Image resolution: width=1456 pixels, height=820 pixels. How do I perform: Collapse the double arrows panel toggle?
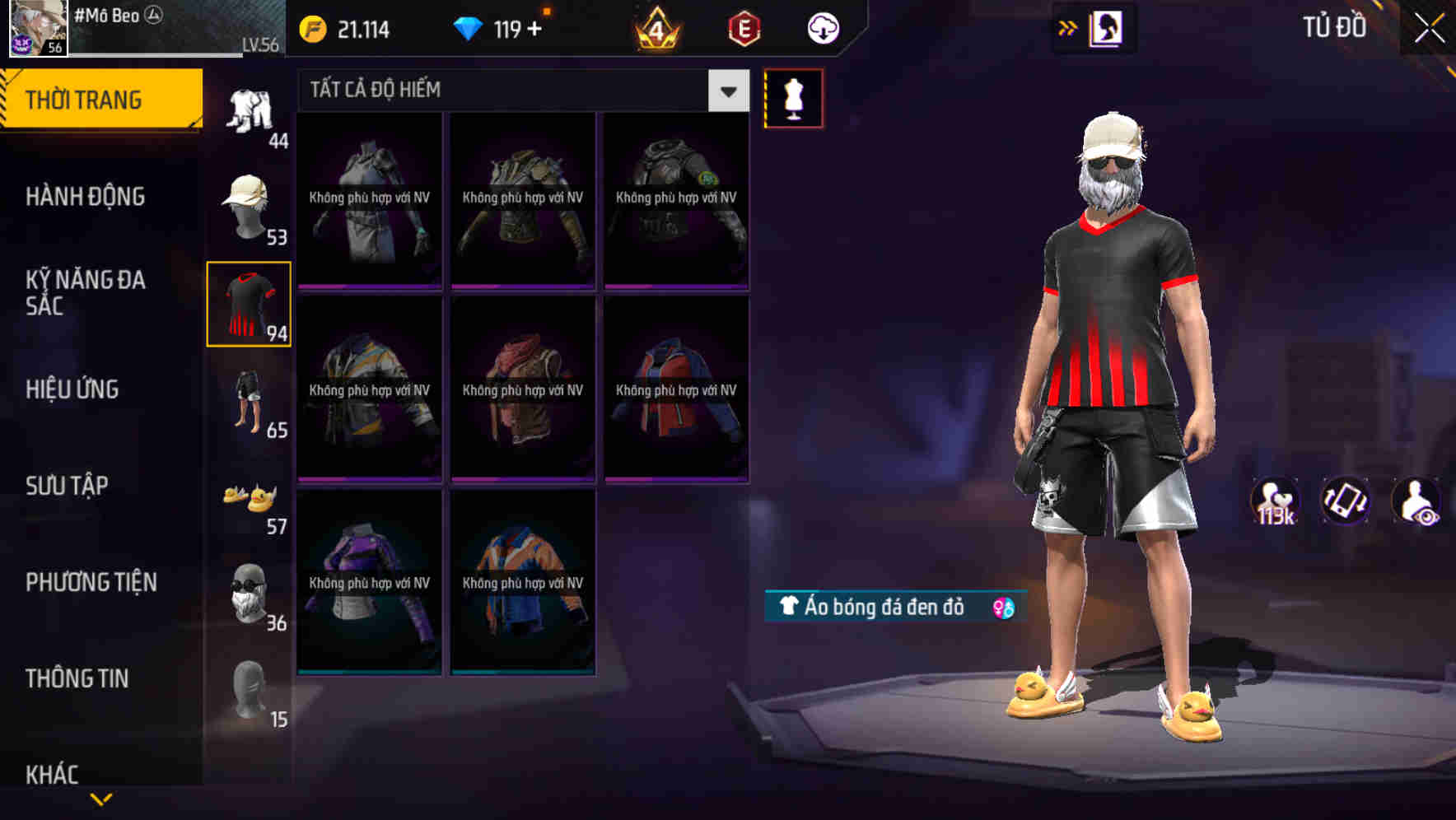(x=1066, y=27)
